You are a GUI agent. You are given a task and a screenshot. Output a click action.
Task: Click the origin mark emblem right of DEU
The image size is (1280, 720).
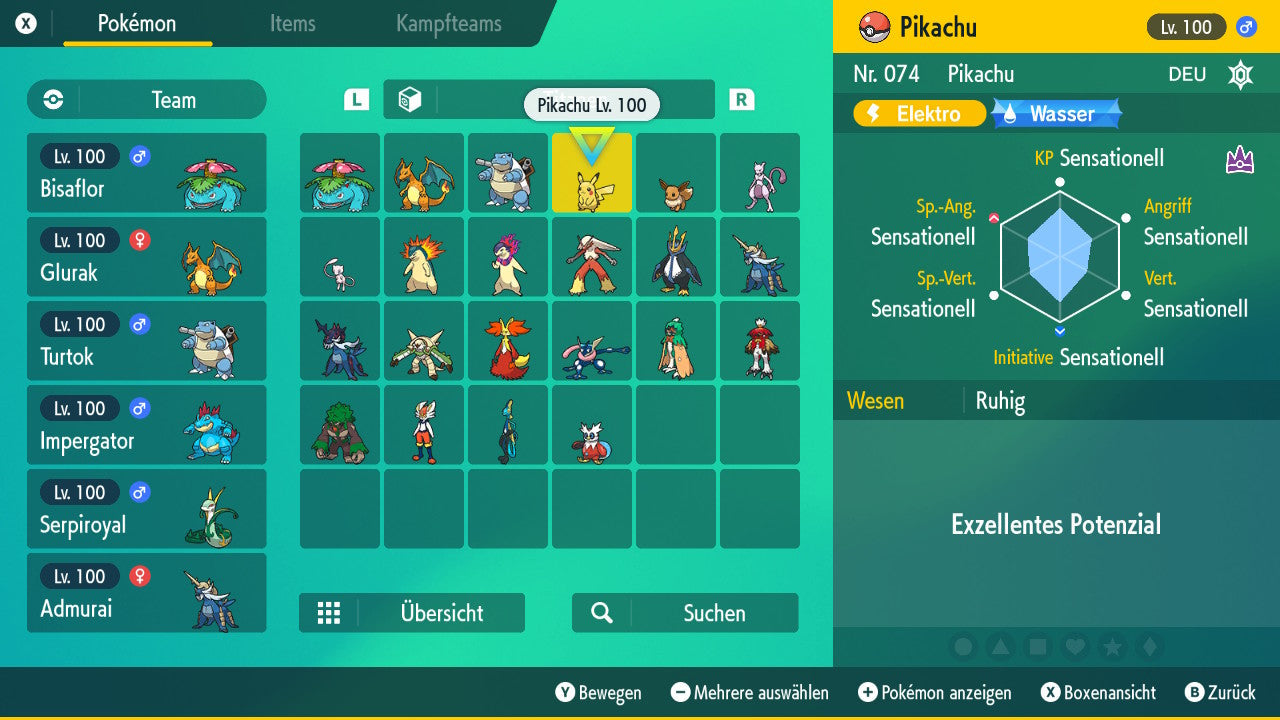(x=1240, y=74)
